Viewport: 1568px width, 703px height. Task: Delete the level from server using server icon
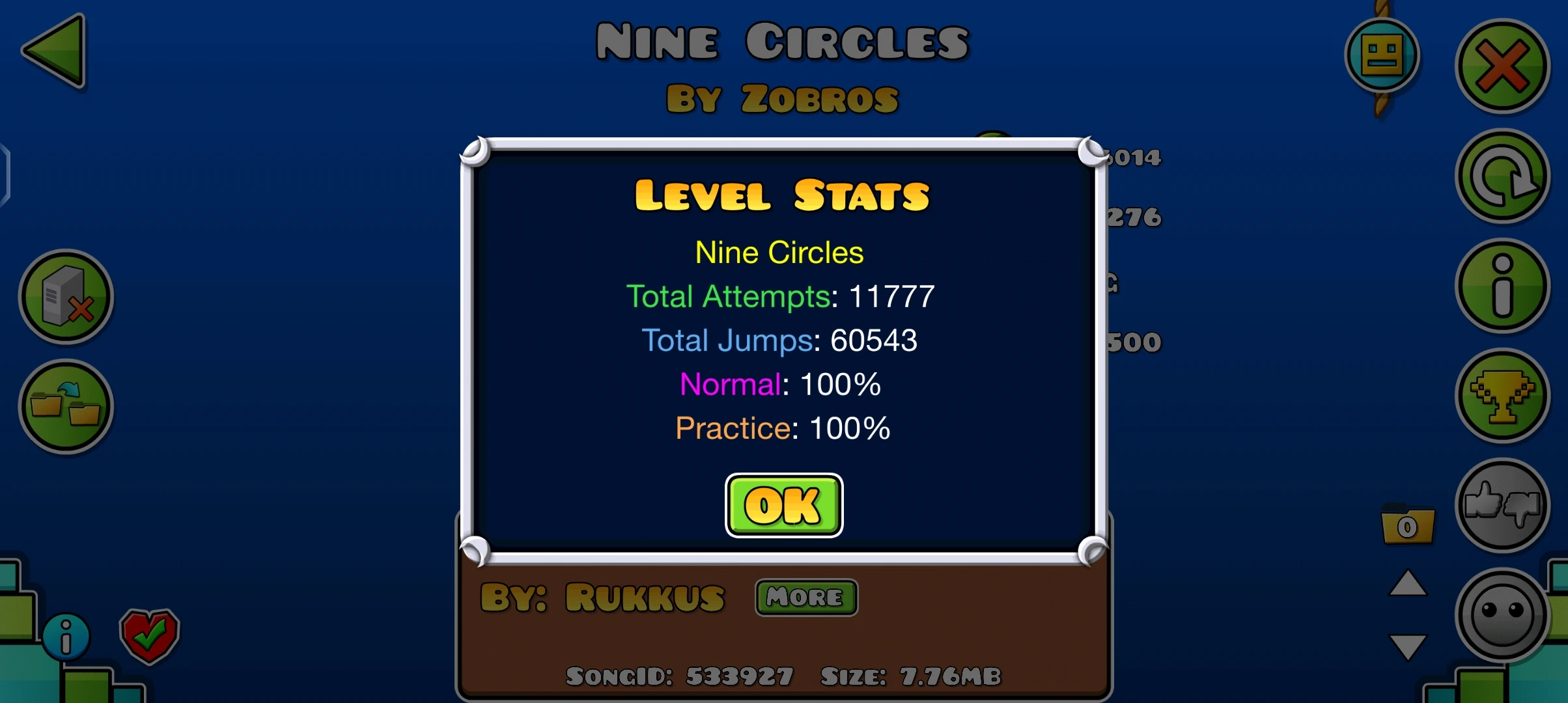(x=67, y=297)
